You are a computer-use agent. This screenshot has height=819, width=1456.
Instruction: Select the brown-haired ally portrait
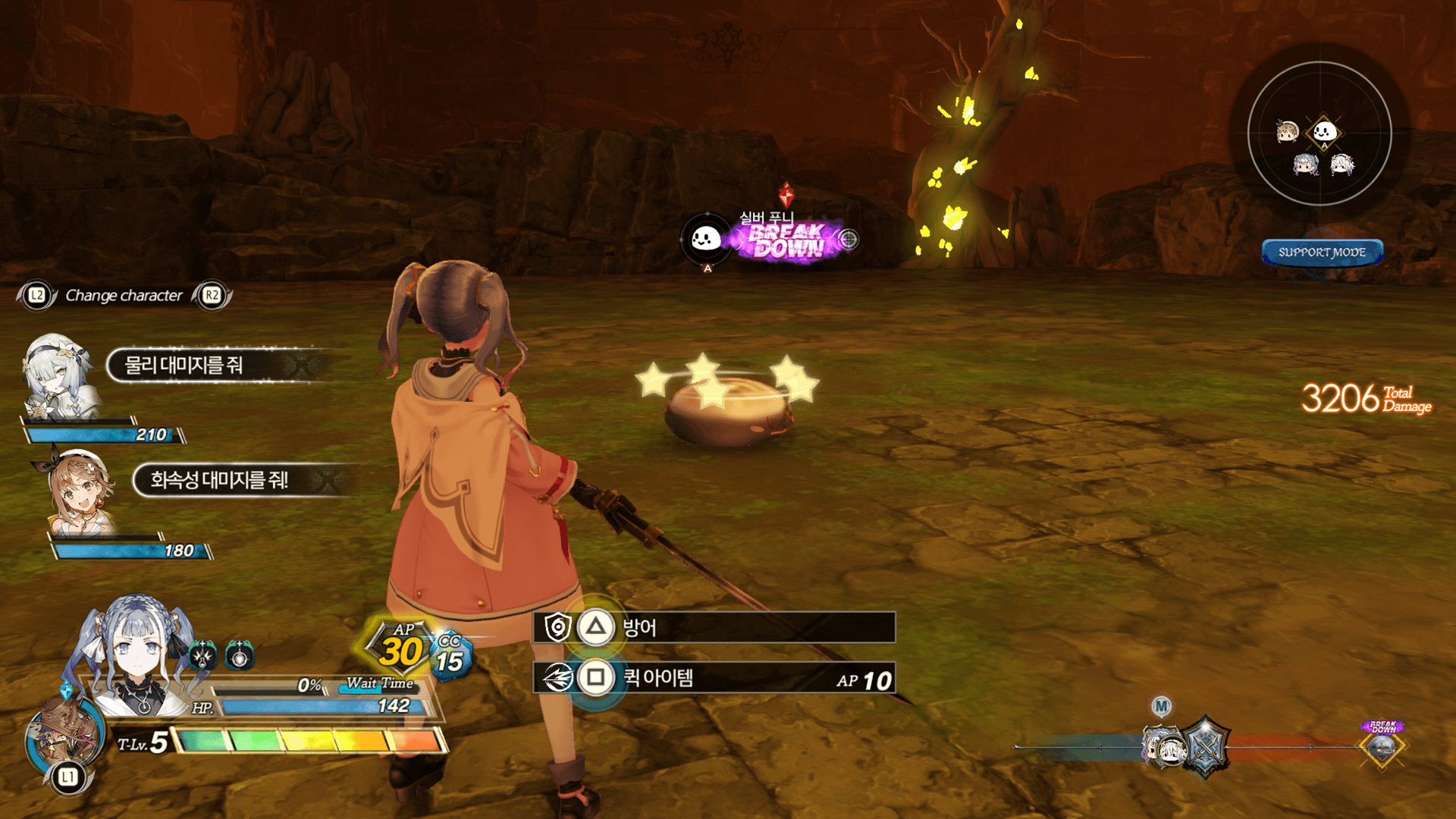[80, 491]
